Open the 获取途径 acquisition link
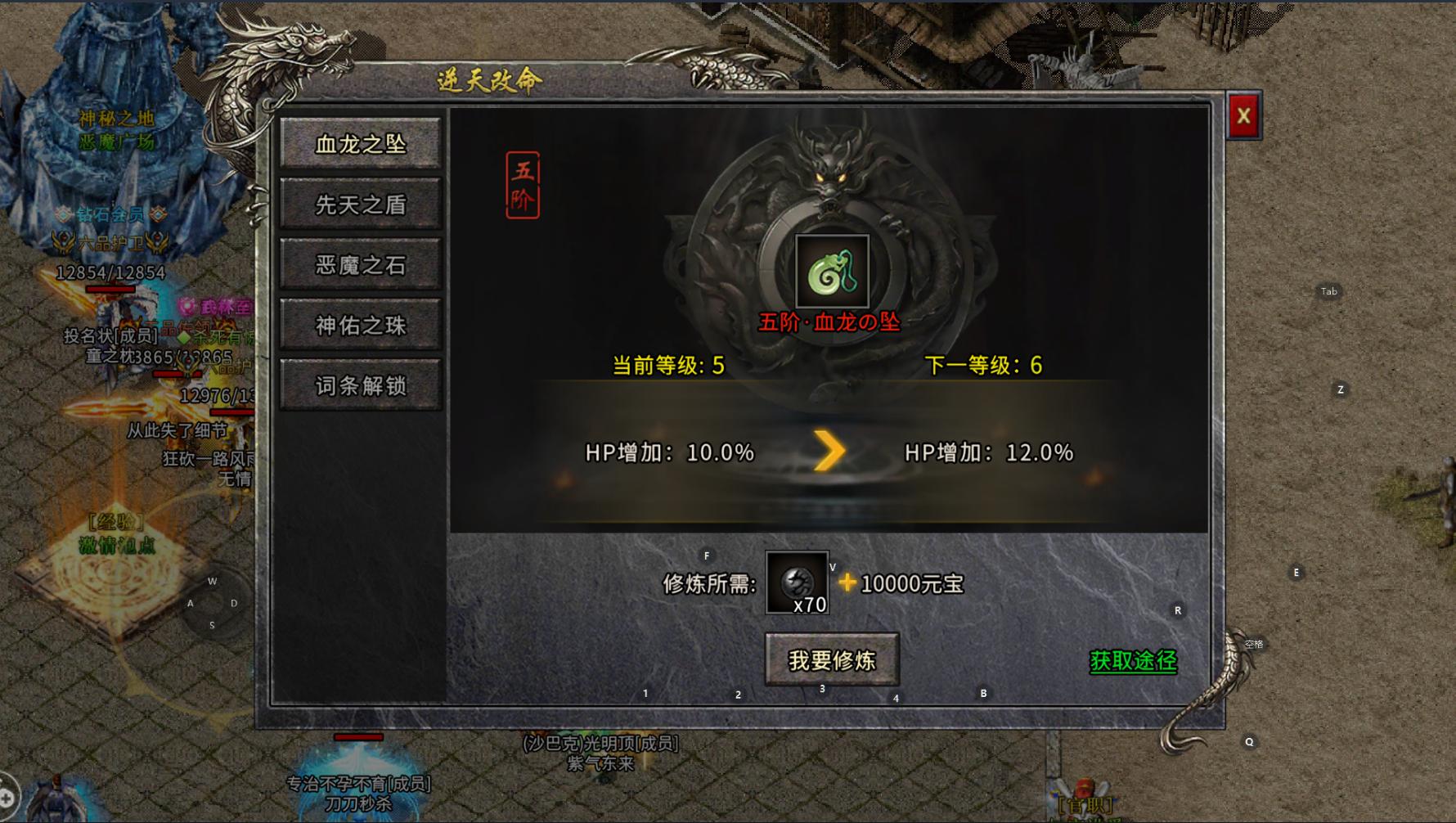Image resolution: width=1456 pixels, height=823 pixels. (1131, 663)
